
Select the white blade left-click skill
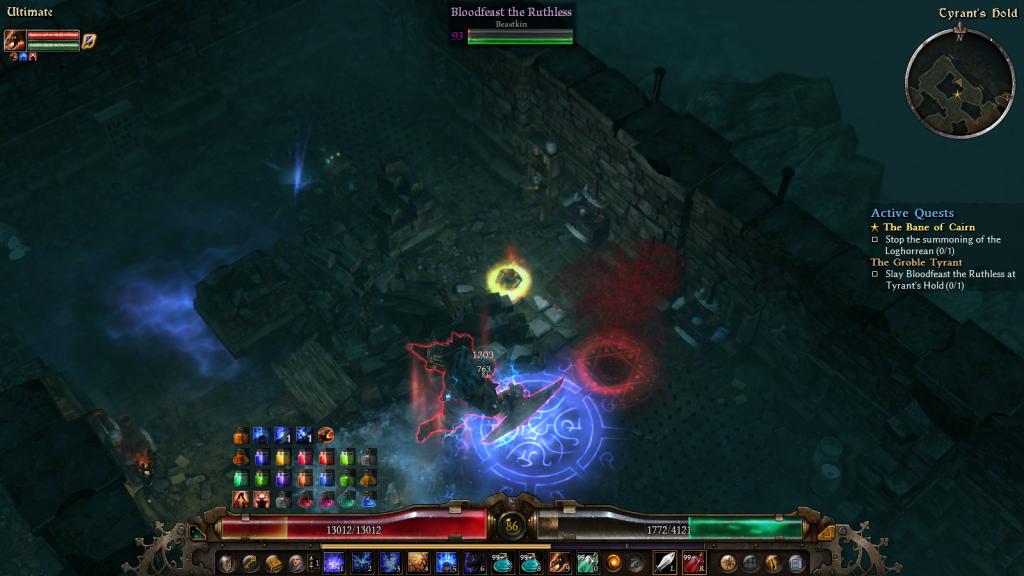pos(665,562)
